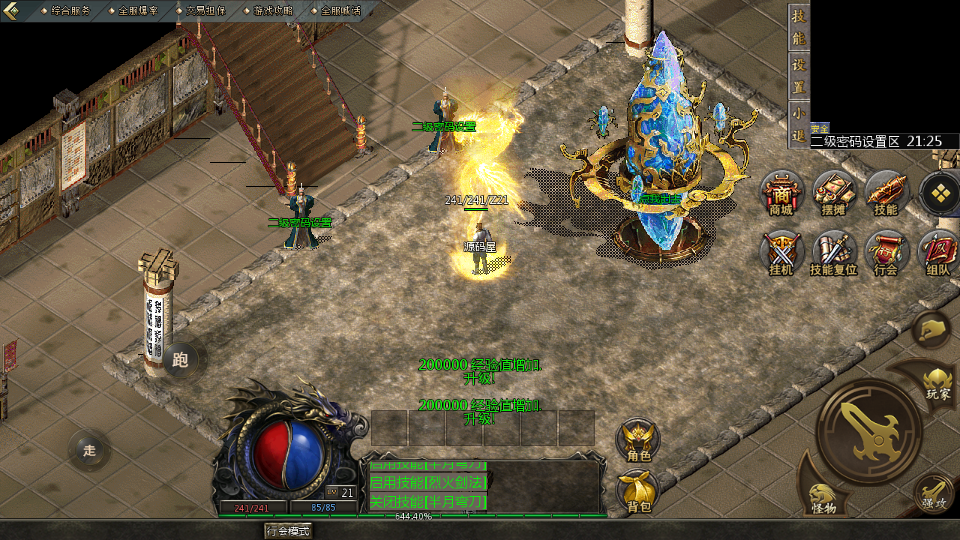Open the 组队 team icon
The width and height of the screenshot is (960, 540).
pyautogui.click(x=938, y=252)
